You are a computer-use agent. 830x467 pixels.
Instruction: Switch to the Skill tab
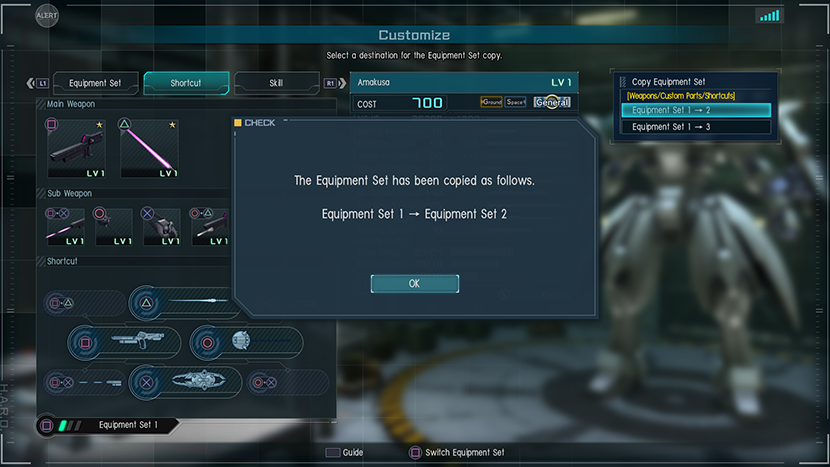pos(276,83)
